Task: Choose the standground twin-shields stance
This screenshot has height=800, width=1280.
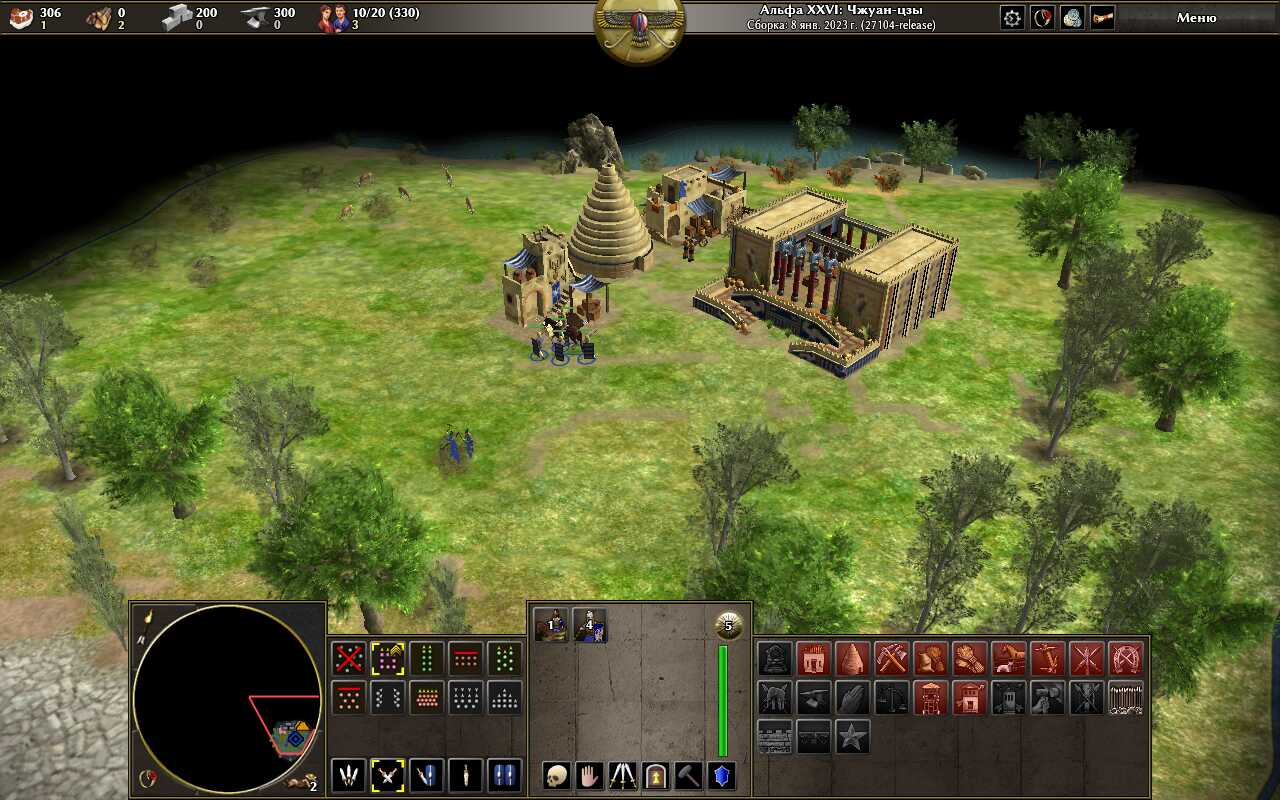Action: [x=504, y=775]
